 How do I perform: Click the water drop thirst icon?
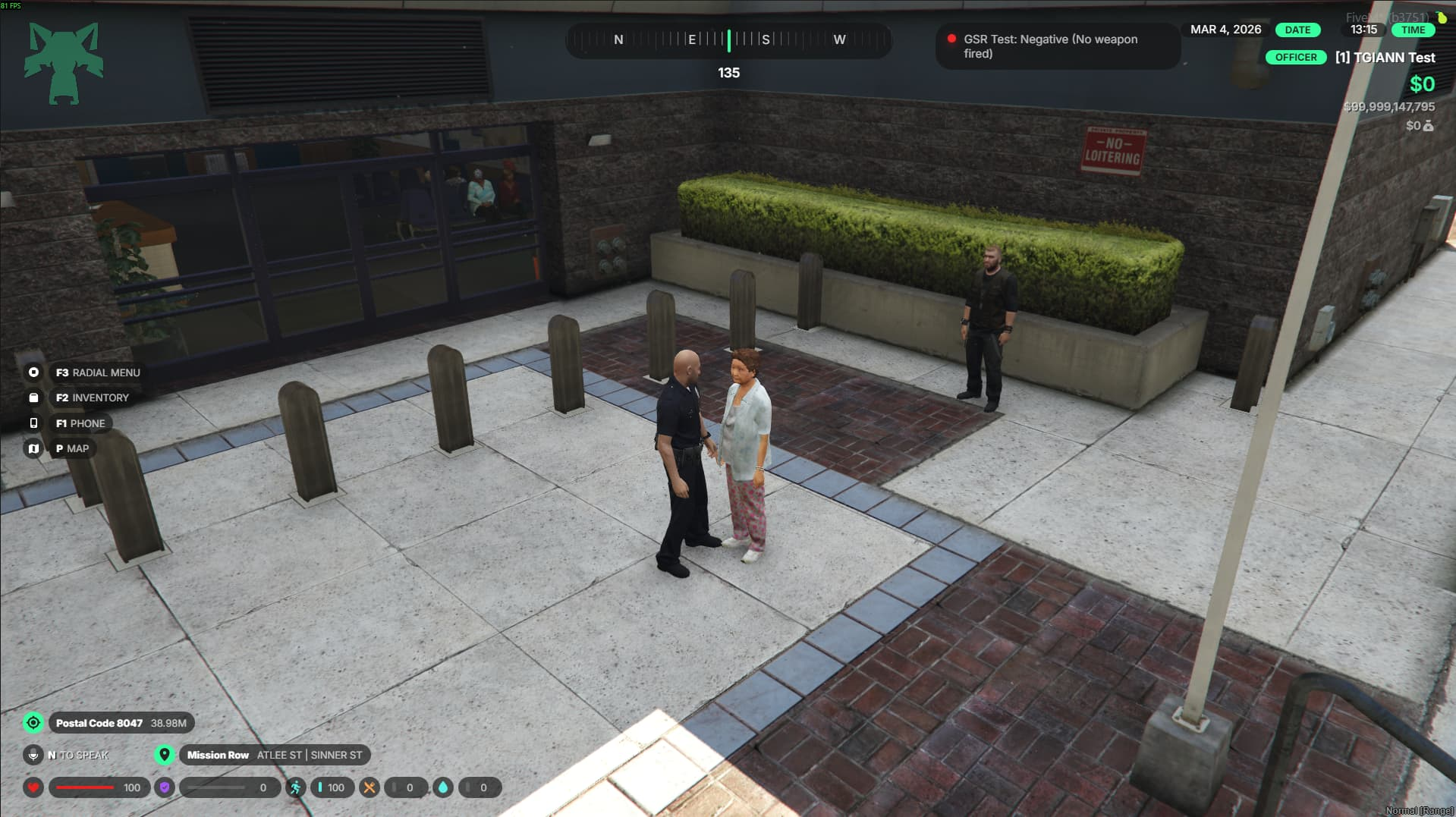pos(443,787)
